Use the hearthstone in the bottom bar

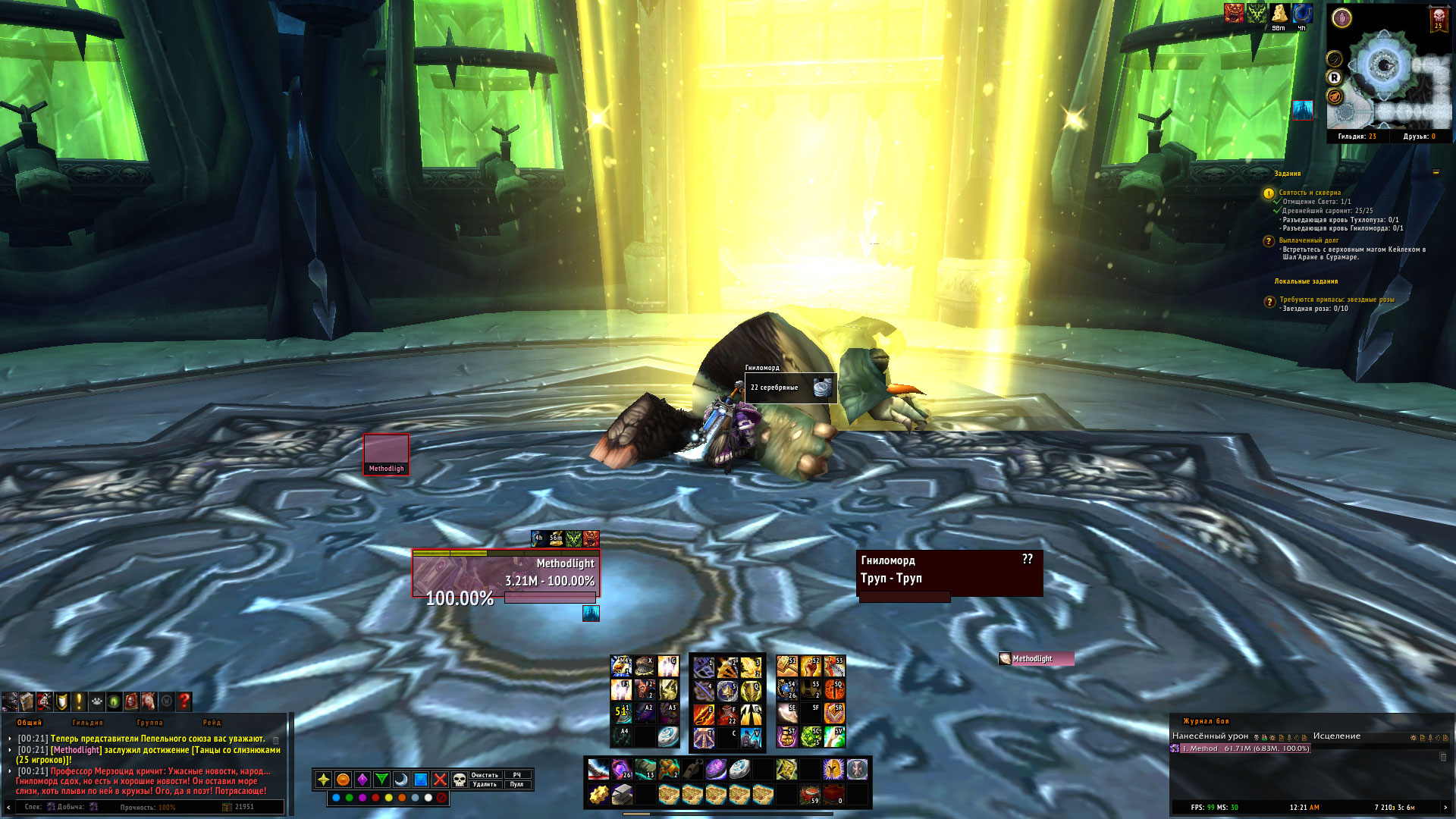tap(739, 770)
